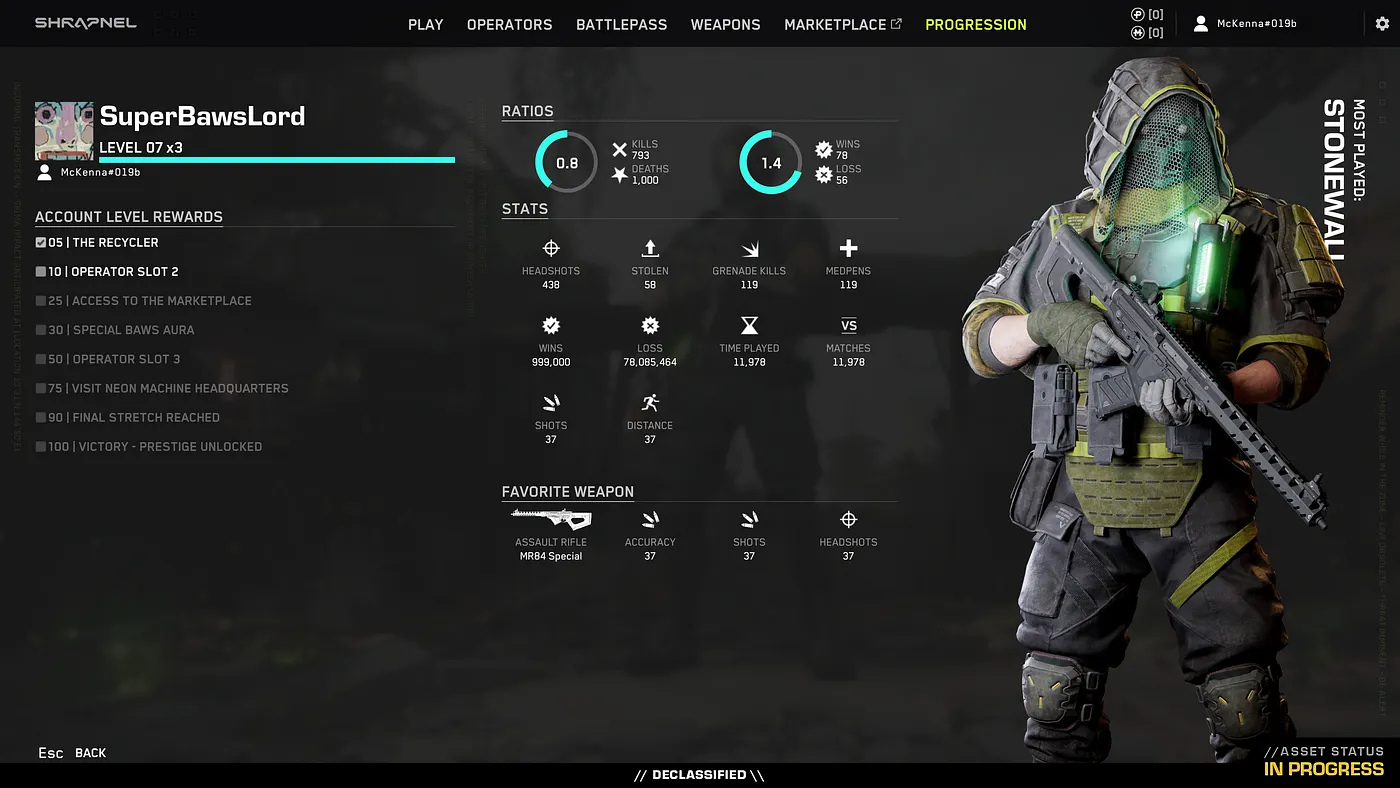Open the OPERATORS tab
This screenshot has width=1400, height=788.
(509, 24)
